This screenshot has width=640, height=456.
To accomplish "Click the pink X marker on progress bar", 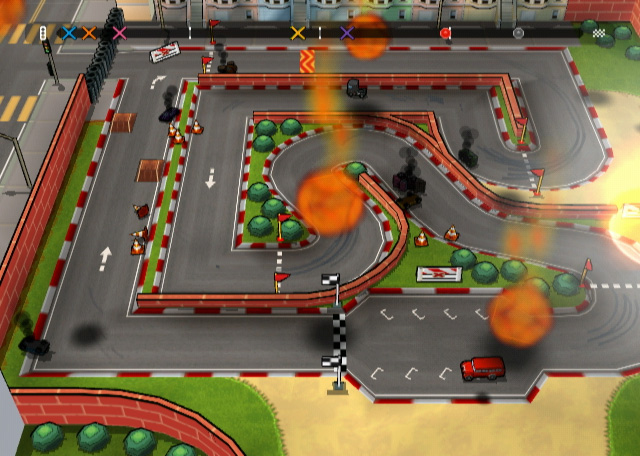I will [120, 33].
